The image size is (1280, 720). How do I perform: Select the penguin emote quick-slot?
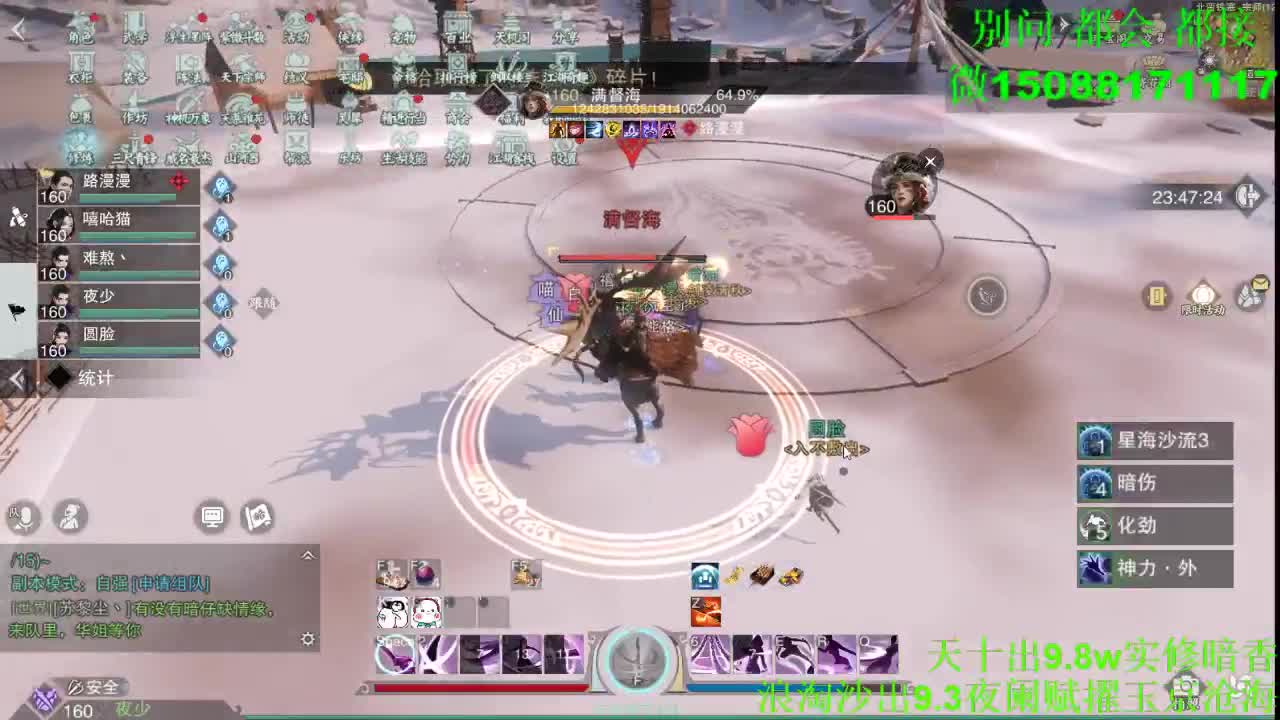(x=394, y=610)
